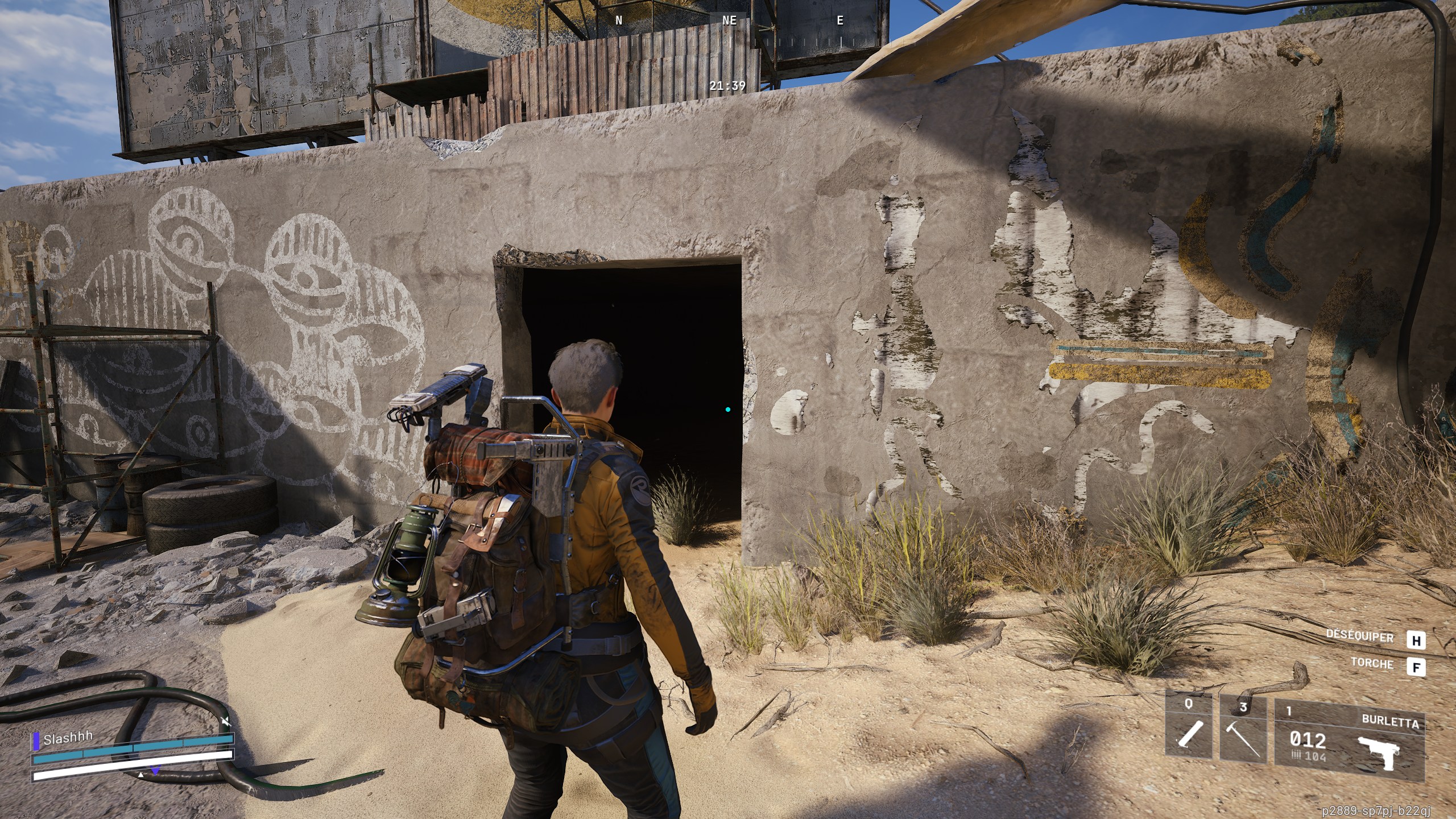Click the purple buff indicator beside Slashhh

(x=36, y=741)
